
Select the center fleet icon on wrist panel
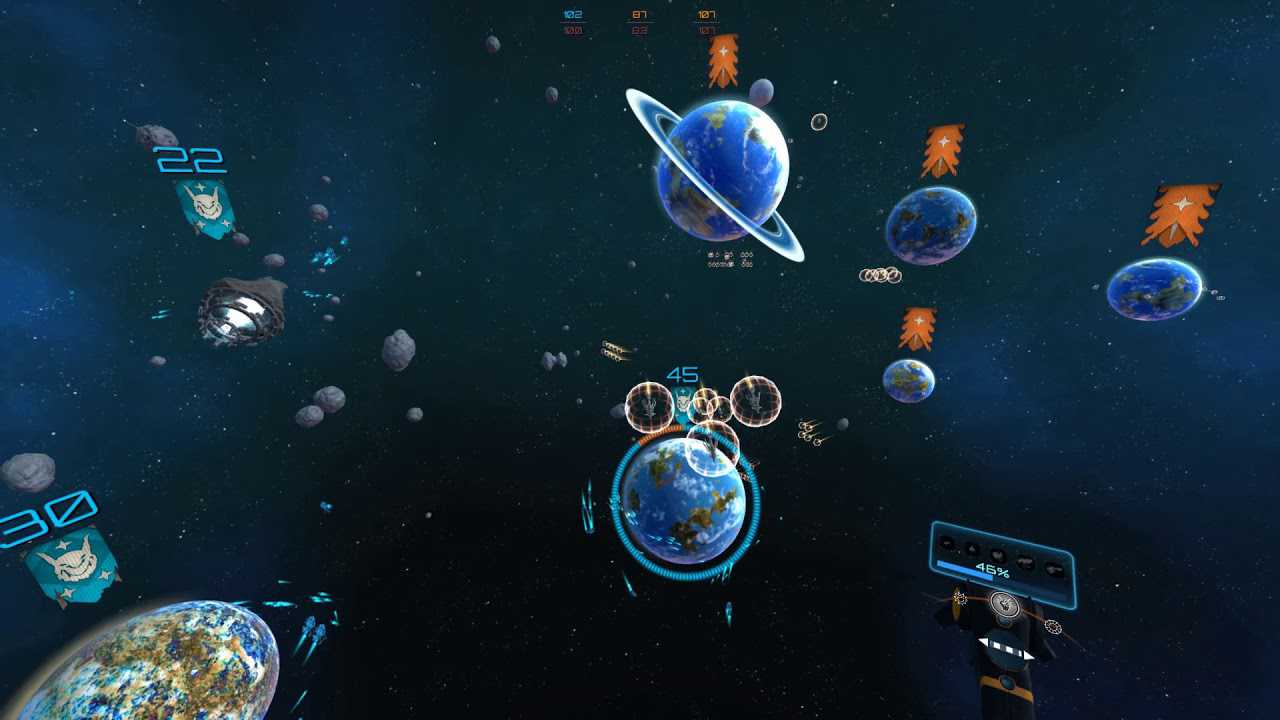pos(1007,603)
